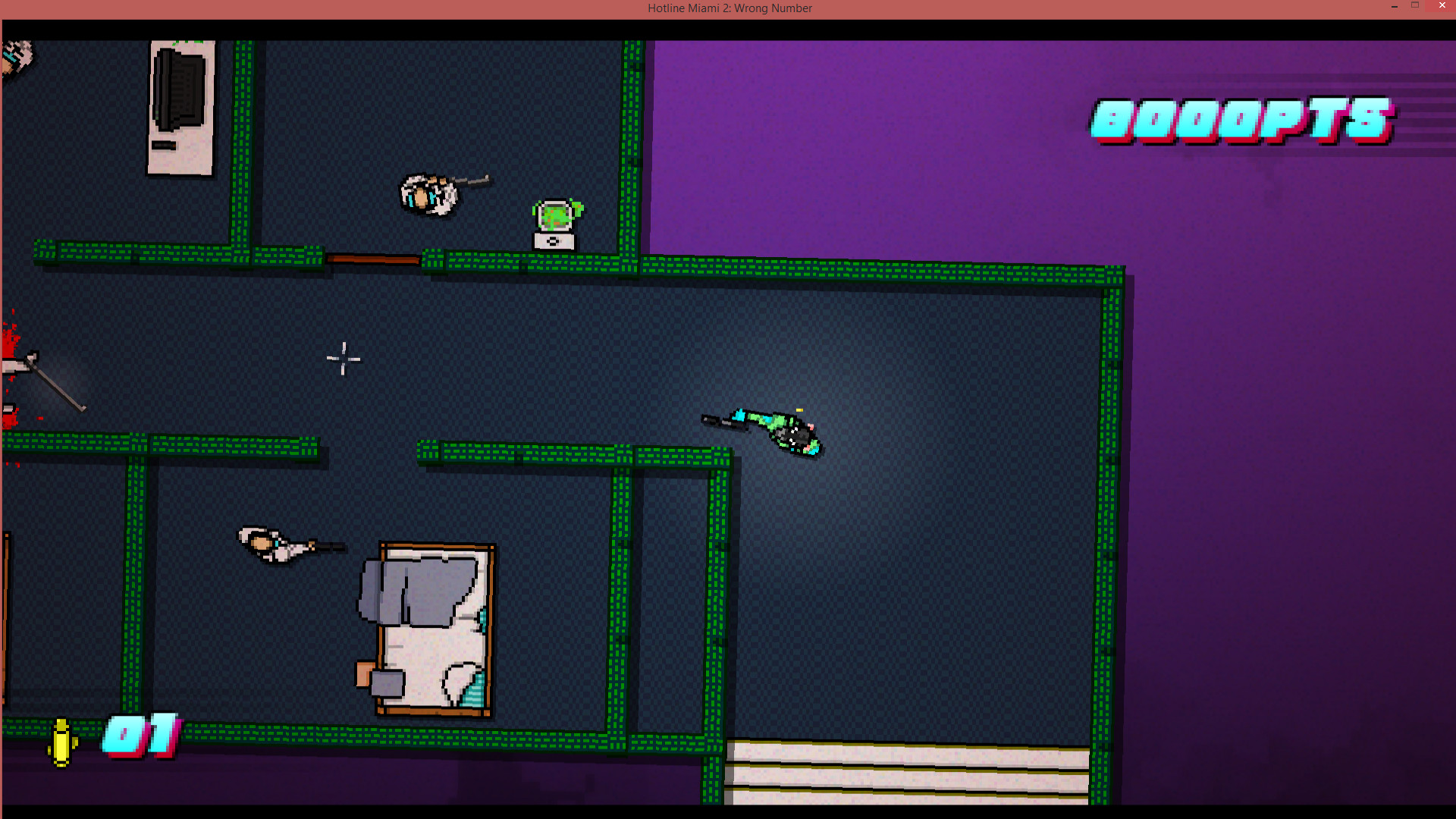Select the crosshair aiming reticle
Screen dimensions: 1456x819
[343, 359]
